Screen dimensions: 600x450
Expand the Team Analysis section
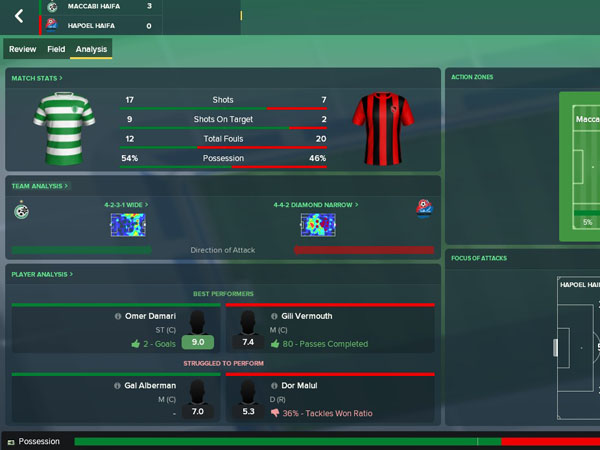click(40, 186)
